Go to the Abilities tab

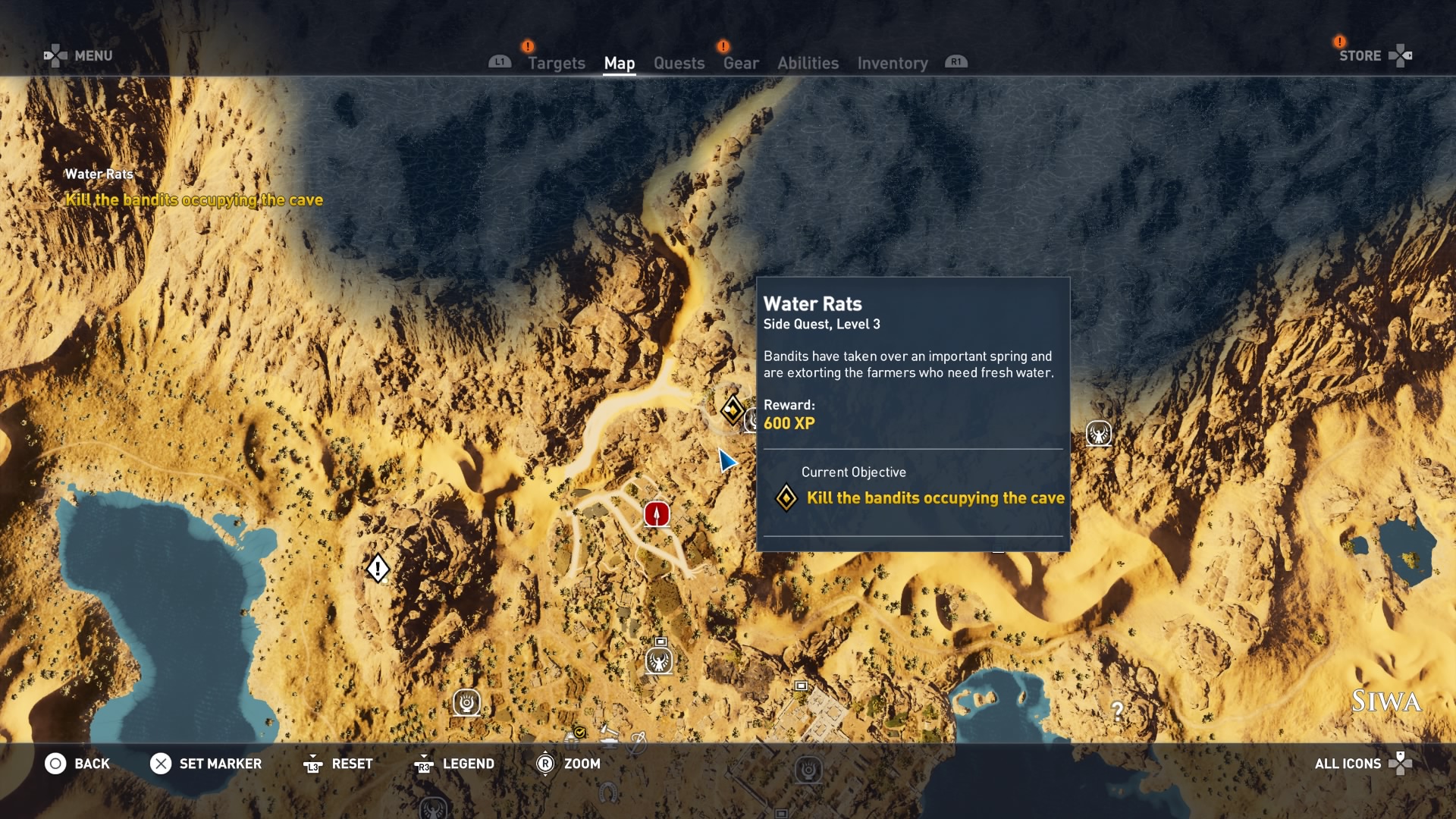coord(808,63)
